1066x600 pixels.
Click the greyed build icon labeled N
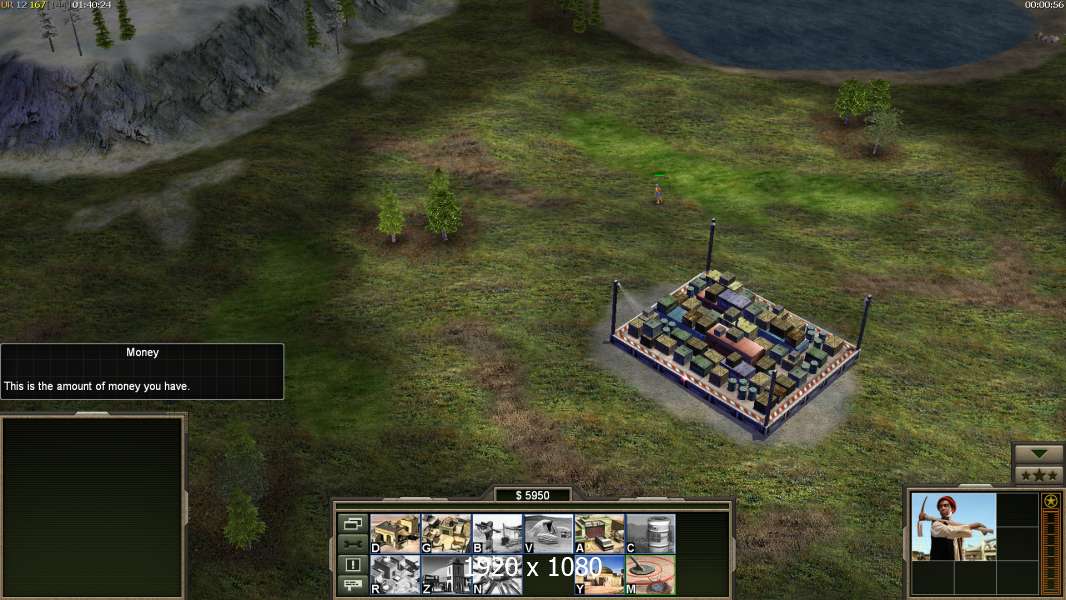coord(497,574)
